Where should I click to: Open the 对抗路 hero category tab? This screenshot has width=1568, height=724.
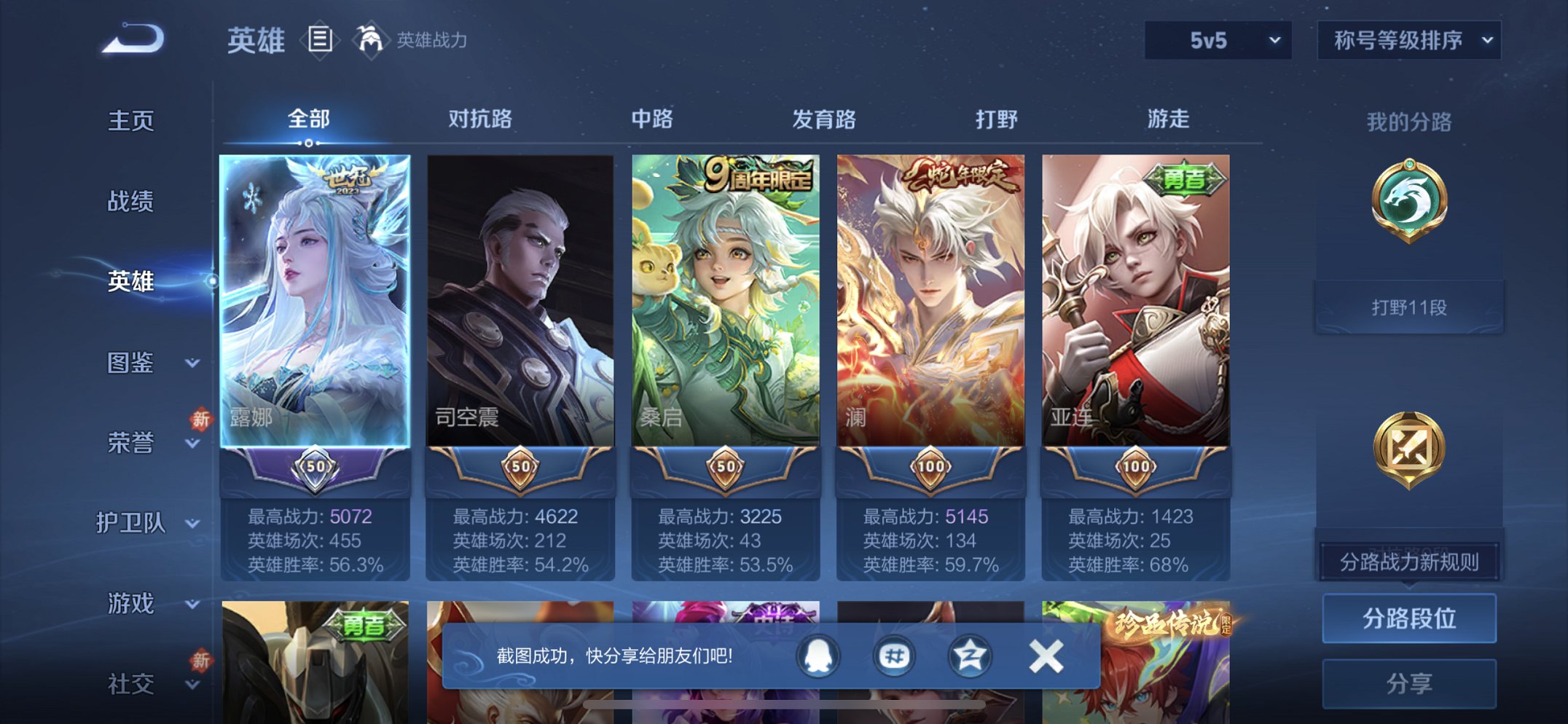pyautogui.click(x=480, y=120)
